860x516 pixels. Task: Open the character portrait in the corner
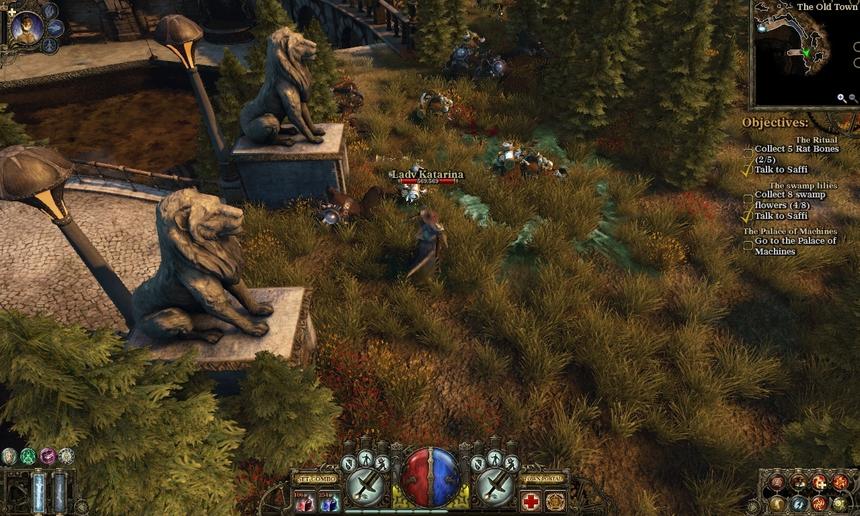coord(27,27)
